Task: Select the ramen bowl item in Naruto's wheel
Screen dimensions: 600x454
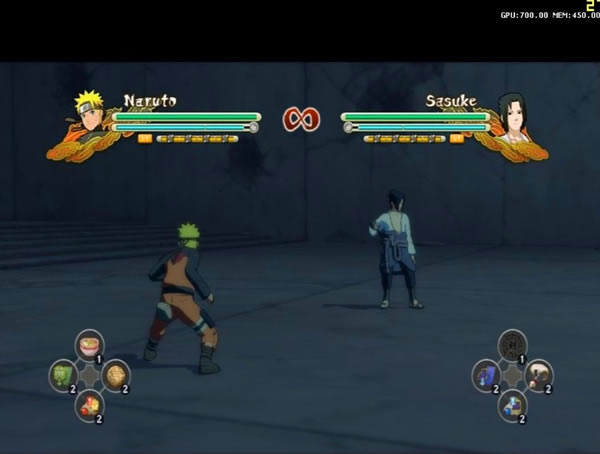Action: pyautogui.click(x=90, y=345)
